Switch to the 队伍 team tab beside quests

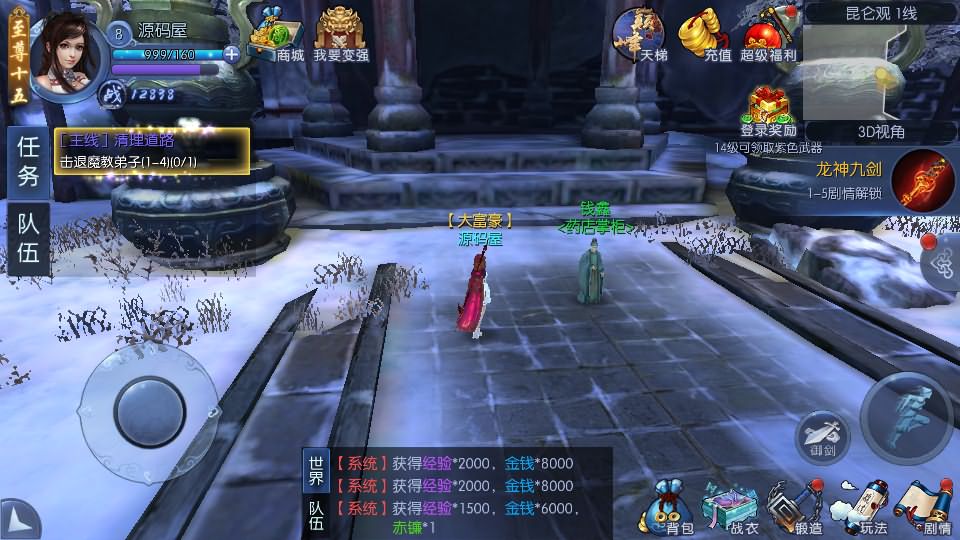[28, 241]
